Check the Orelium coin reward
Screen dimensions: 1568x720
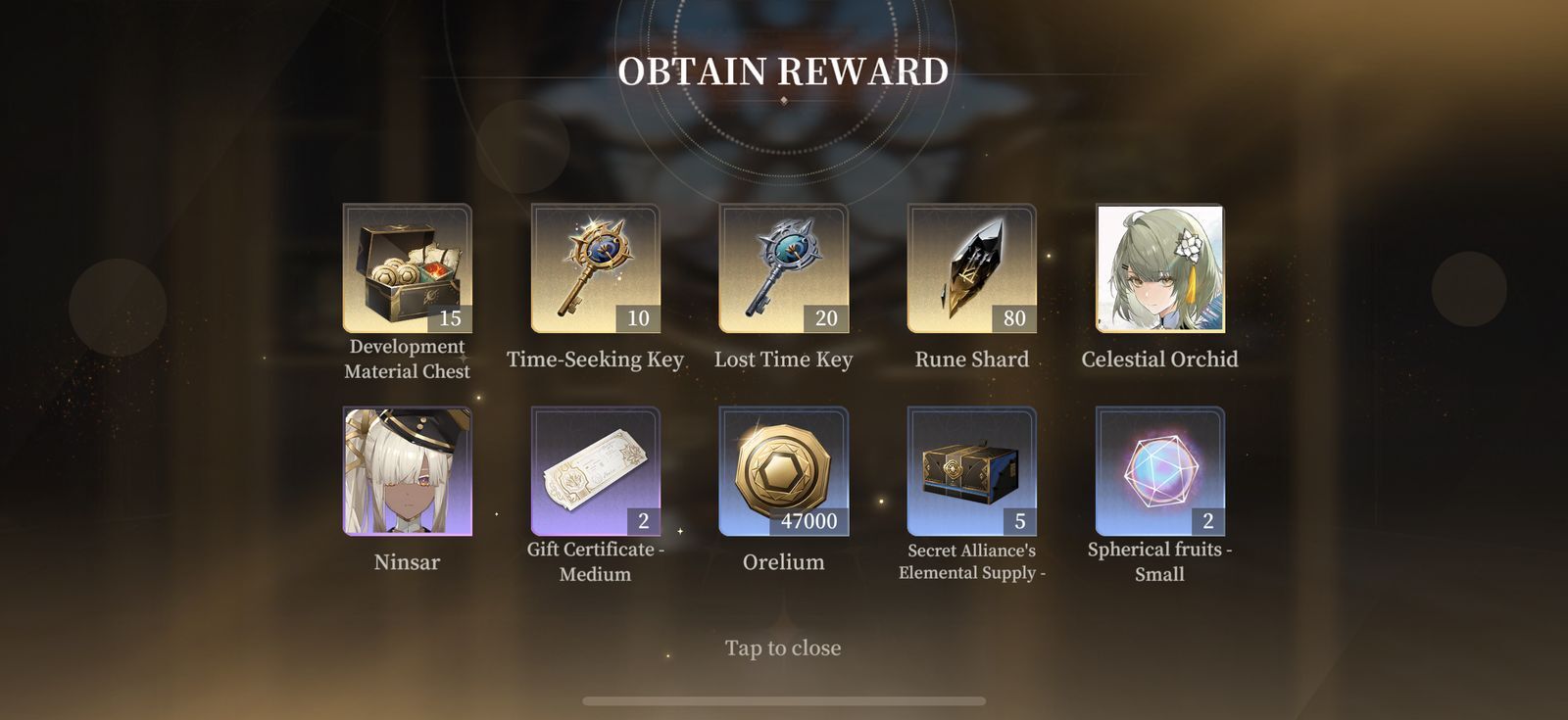pos(783,471)
